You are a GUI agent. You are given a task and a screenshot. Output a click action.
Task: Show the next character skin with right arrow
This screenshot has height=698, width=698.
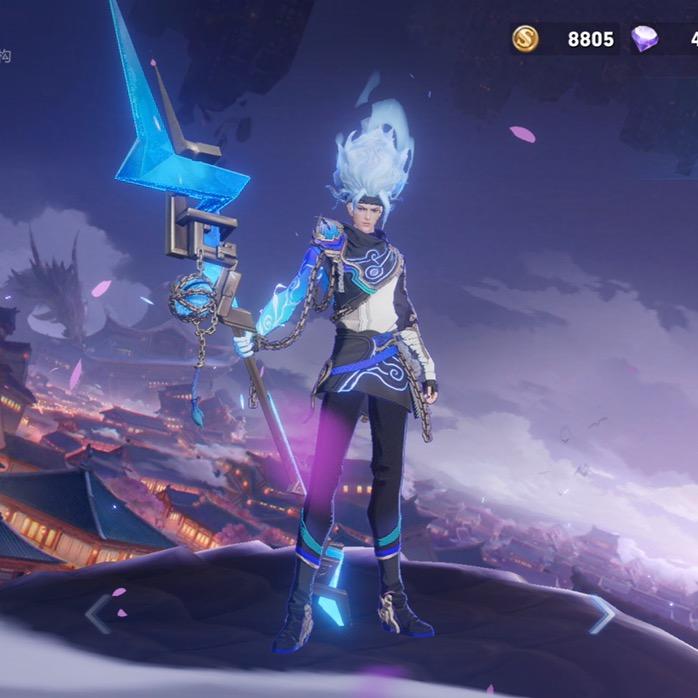601,614
